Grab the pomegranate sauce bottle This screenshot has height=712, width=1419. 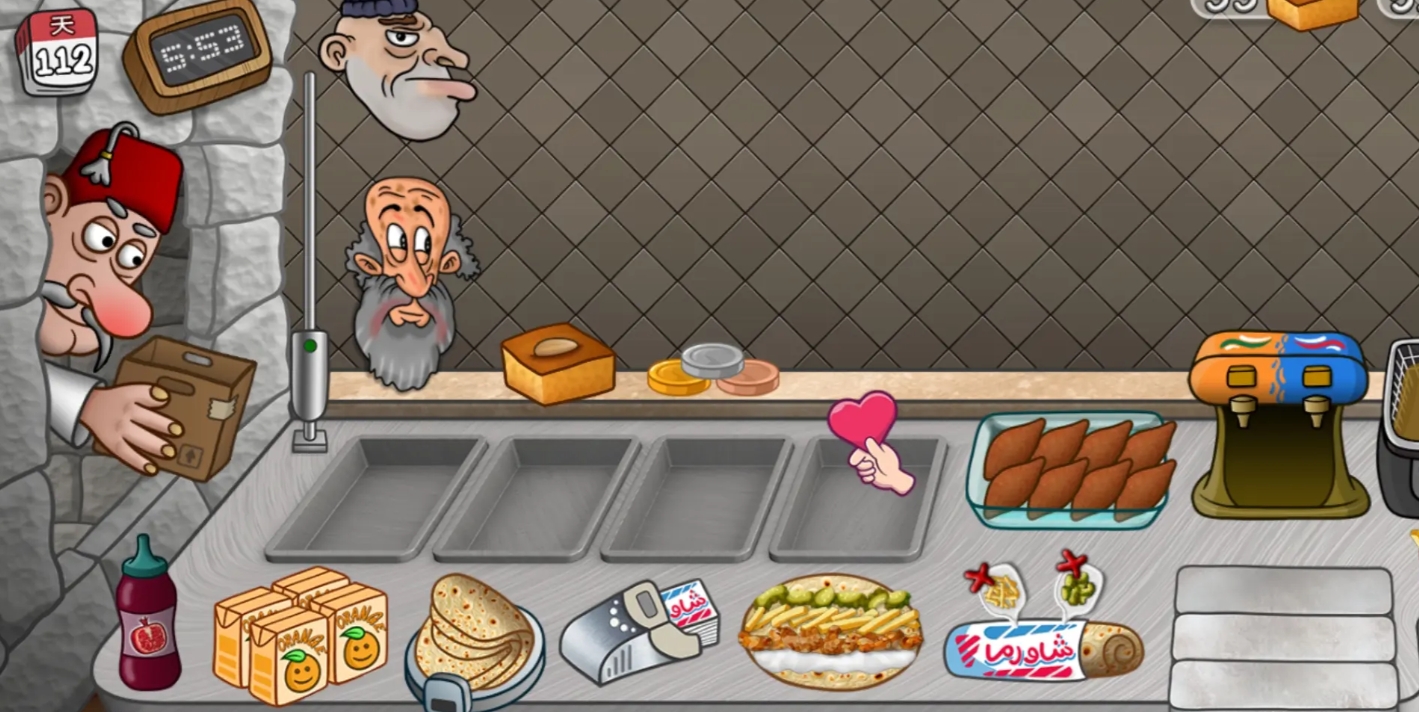147,620
